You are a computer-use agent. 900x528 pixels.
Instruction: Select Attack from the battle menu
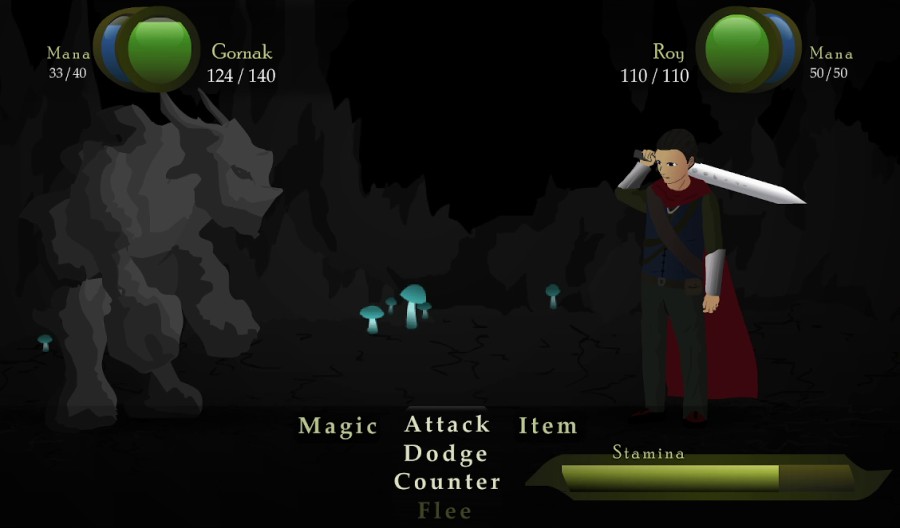(447, 425)
